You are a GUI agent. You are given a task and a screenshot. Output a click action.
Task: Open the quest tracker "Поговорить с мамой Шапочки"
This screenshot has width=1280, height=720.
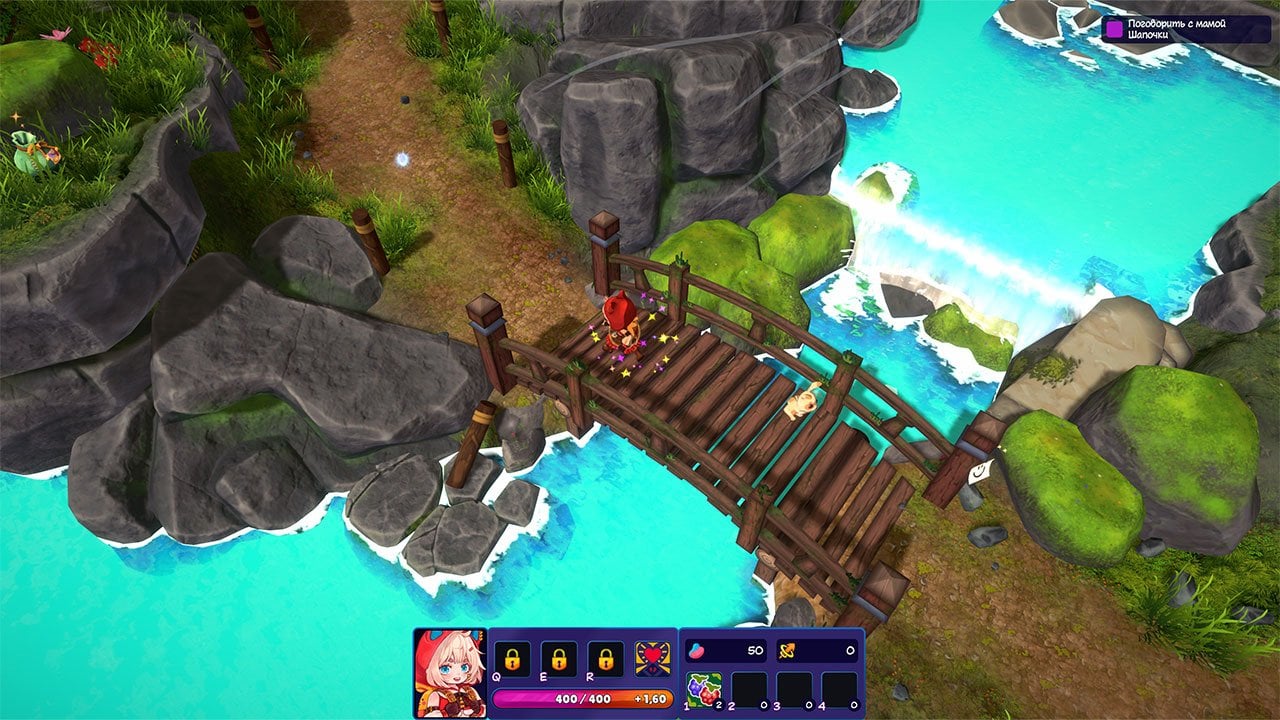point(1185,29)
